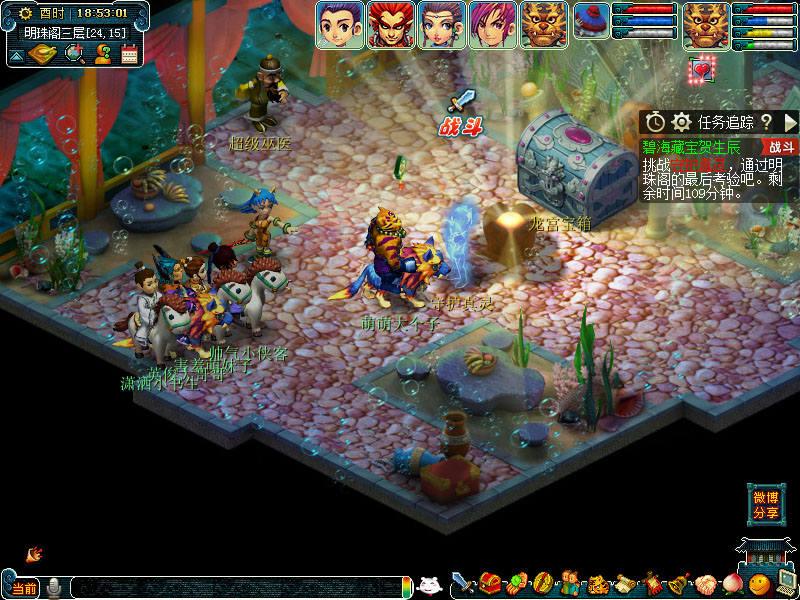Click the red 战斗 button on the quest
The height and width of the screenshot is (600, 800).
[781, 147]
